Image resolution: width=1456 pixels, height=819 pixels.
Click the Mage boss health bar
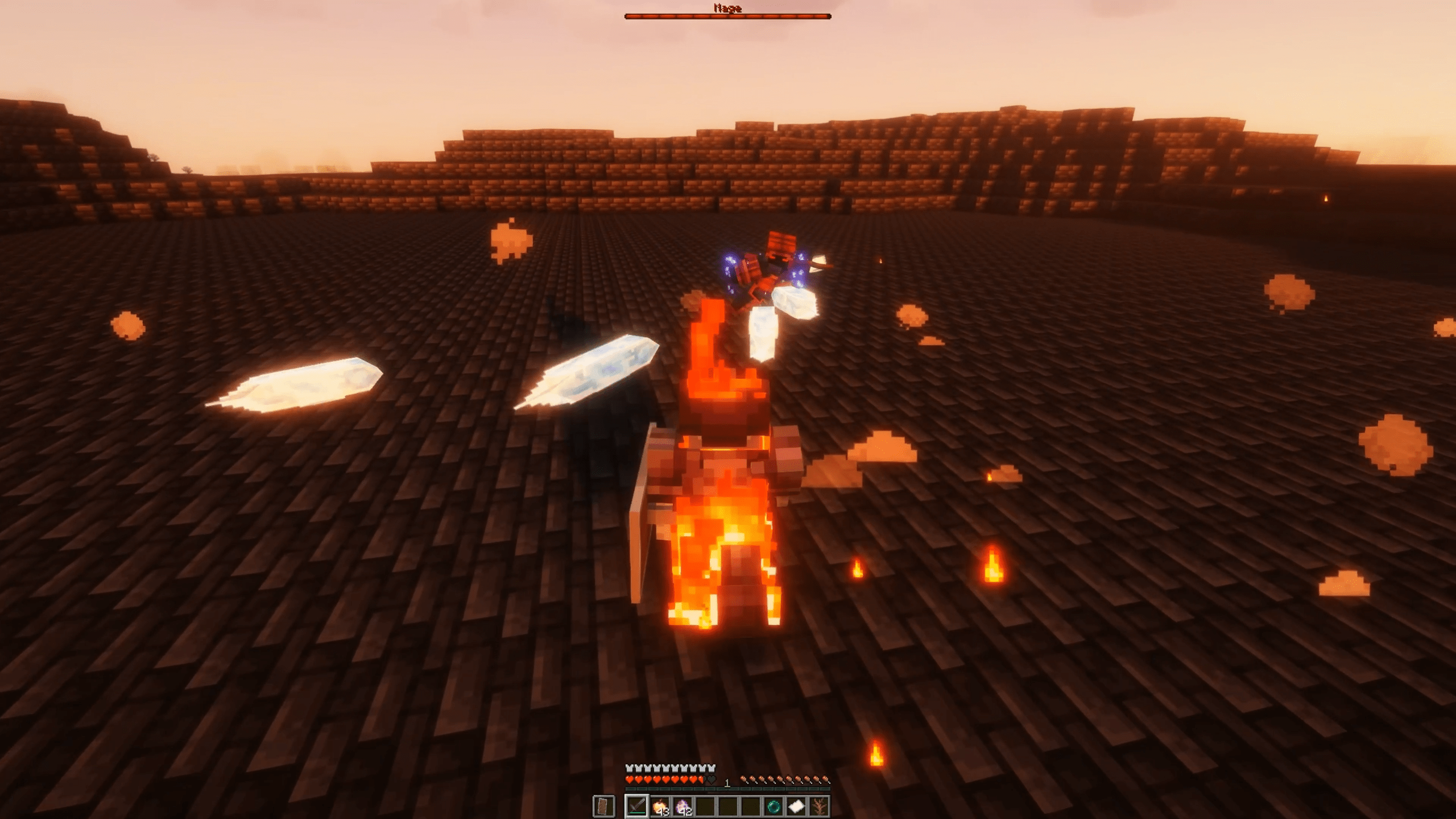[x=728, y=17]
